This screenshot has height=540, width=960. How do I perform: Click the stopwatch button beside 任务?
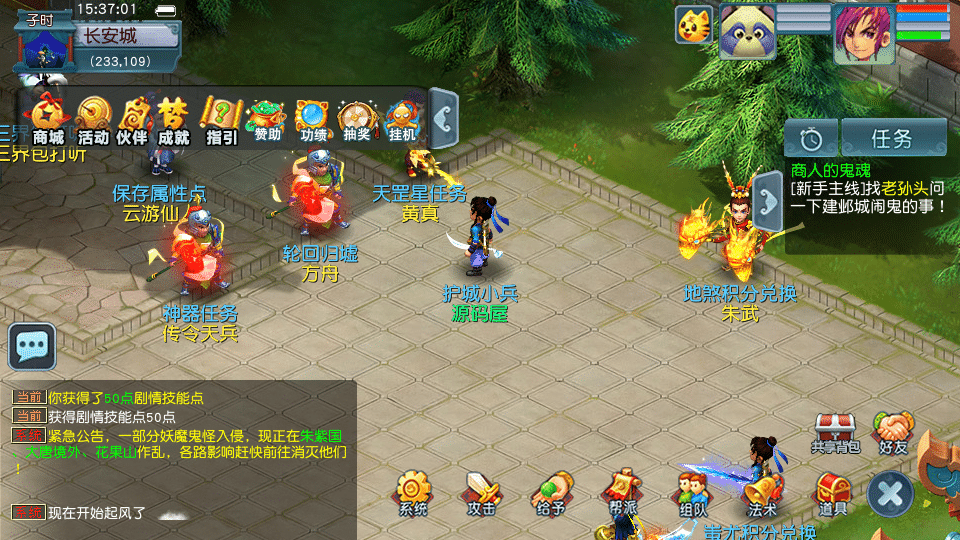click(x=810, y=138)
